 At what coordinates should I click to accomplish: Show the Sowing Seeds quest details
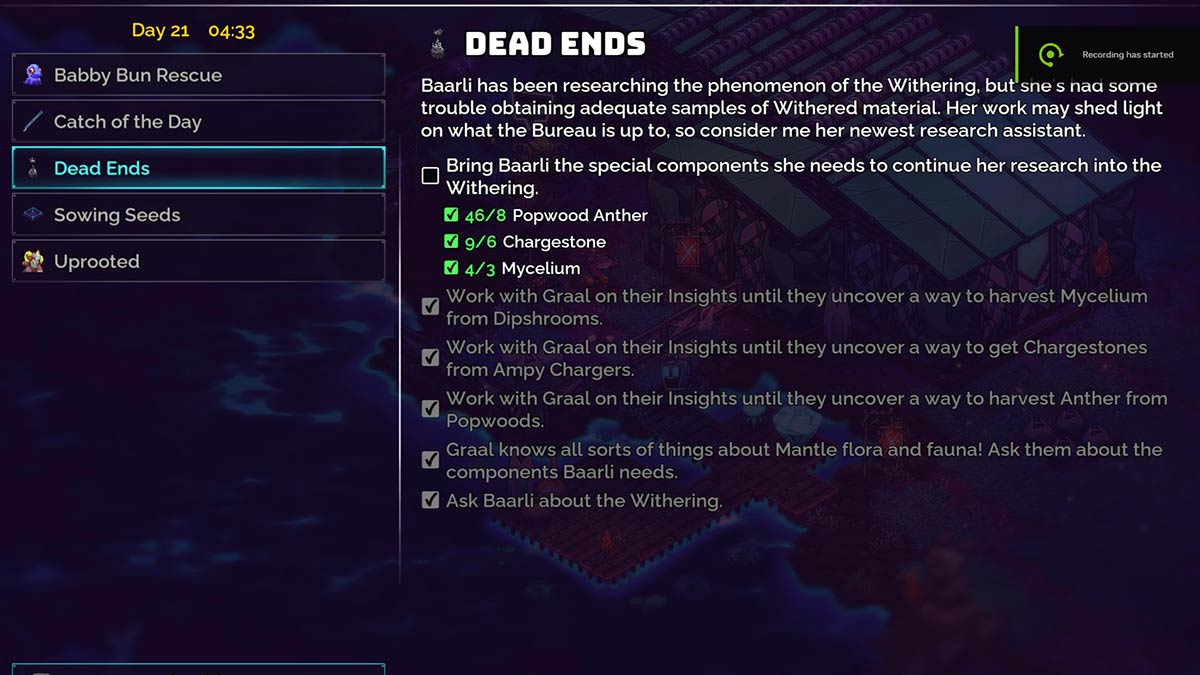click(x=198, y=215)
